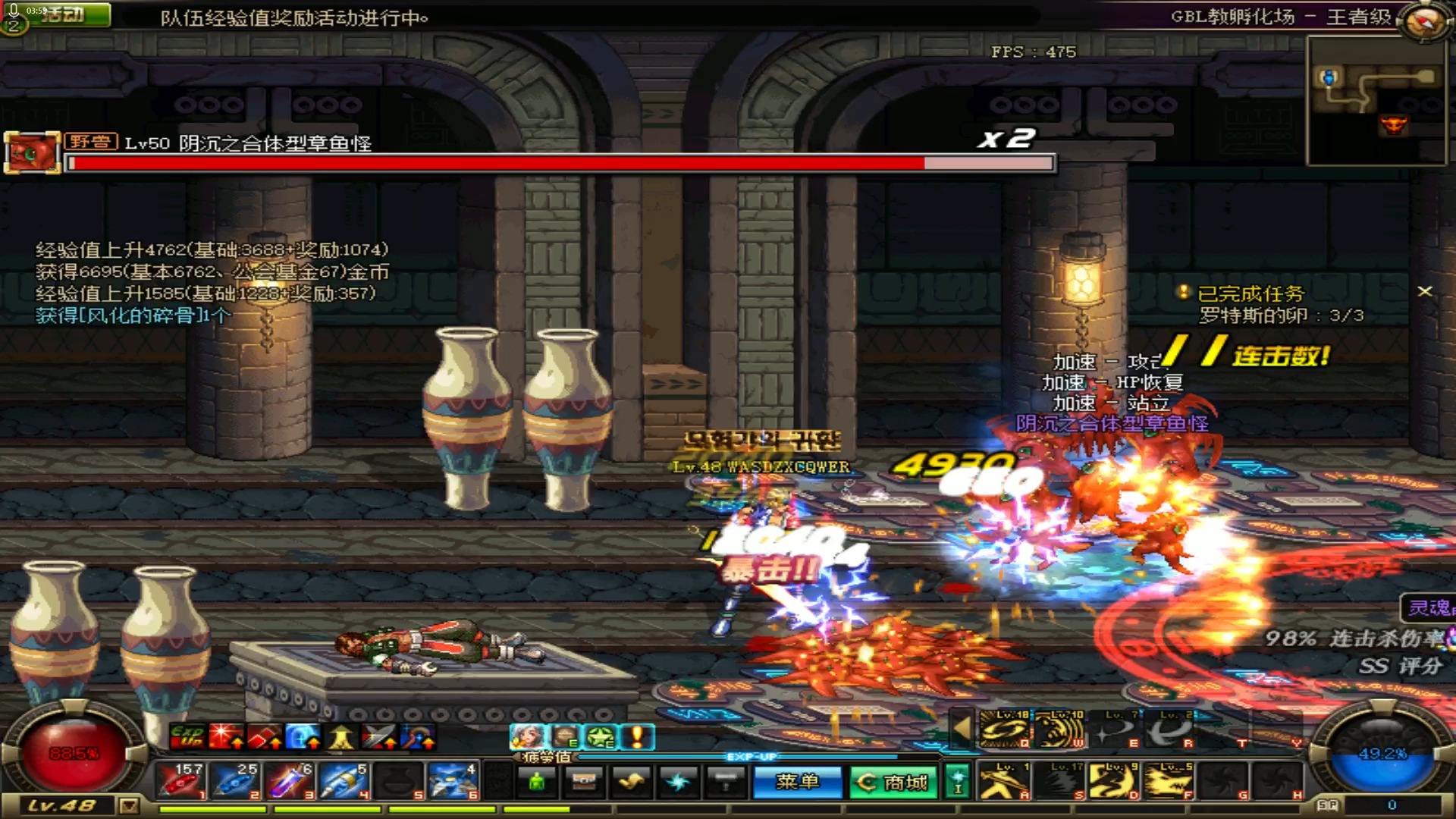Screen dimensions: 1456x819
Task: Expand the dropdown arrow beside Lv.48
Action: [x=130, y=805]
